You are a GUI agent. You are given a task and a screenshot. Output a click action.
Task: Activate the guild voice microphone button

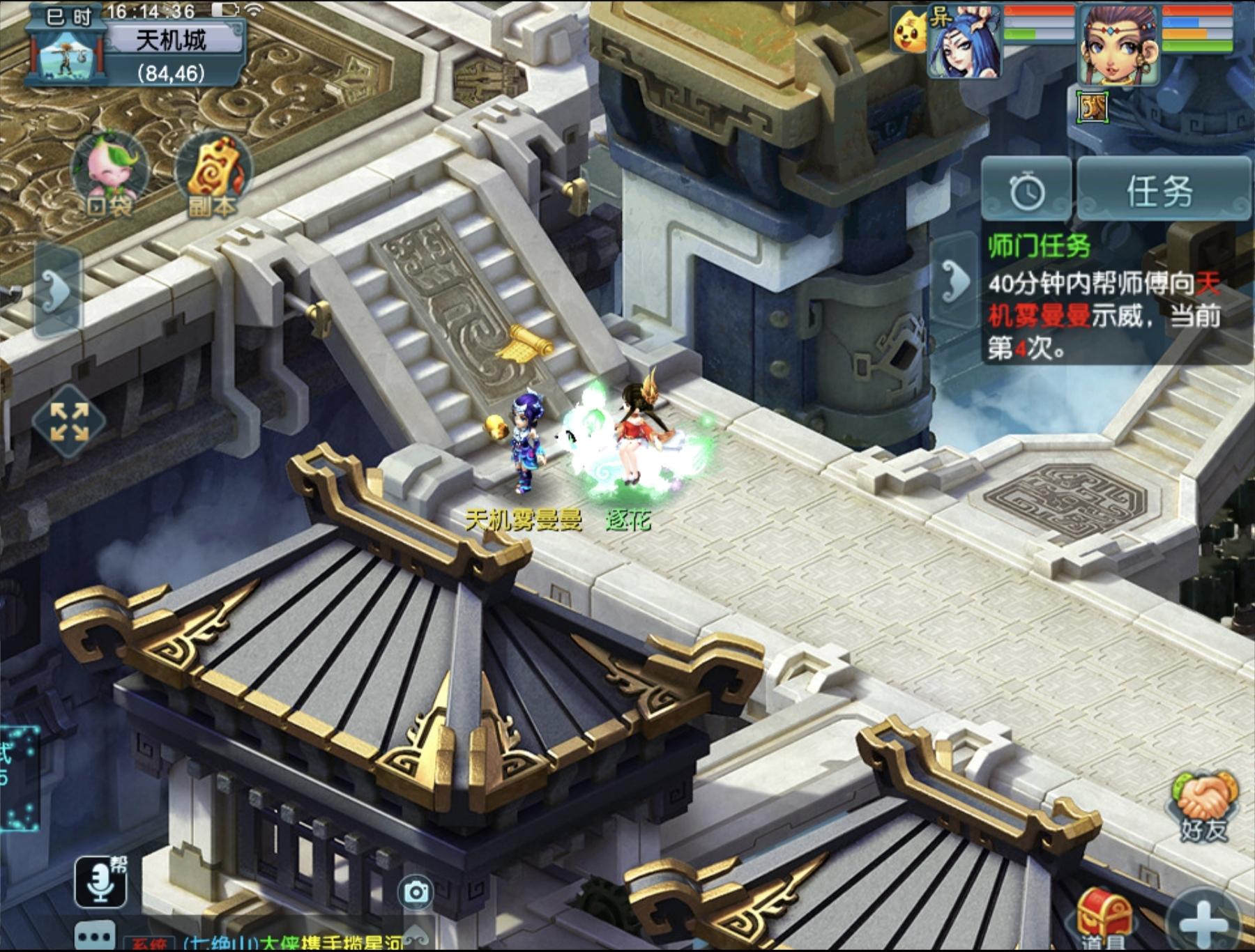point(101,882)
